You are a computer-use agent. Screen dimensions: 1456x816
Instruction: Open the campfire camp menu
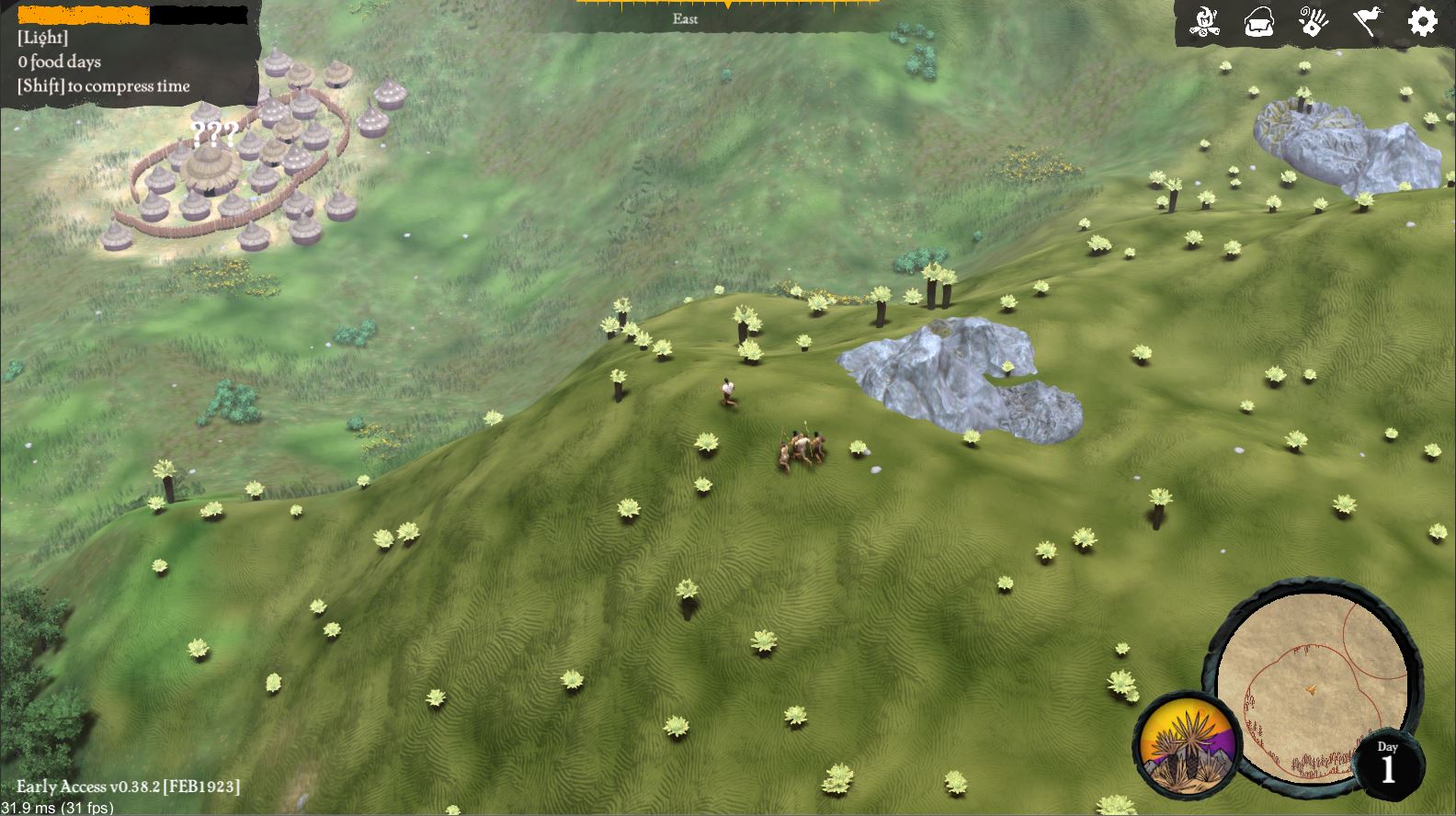(1203, 21)
